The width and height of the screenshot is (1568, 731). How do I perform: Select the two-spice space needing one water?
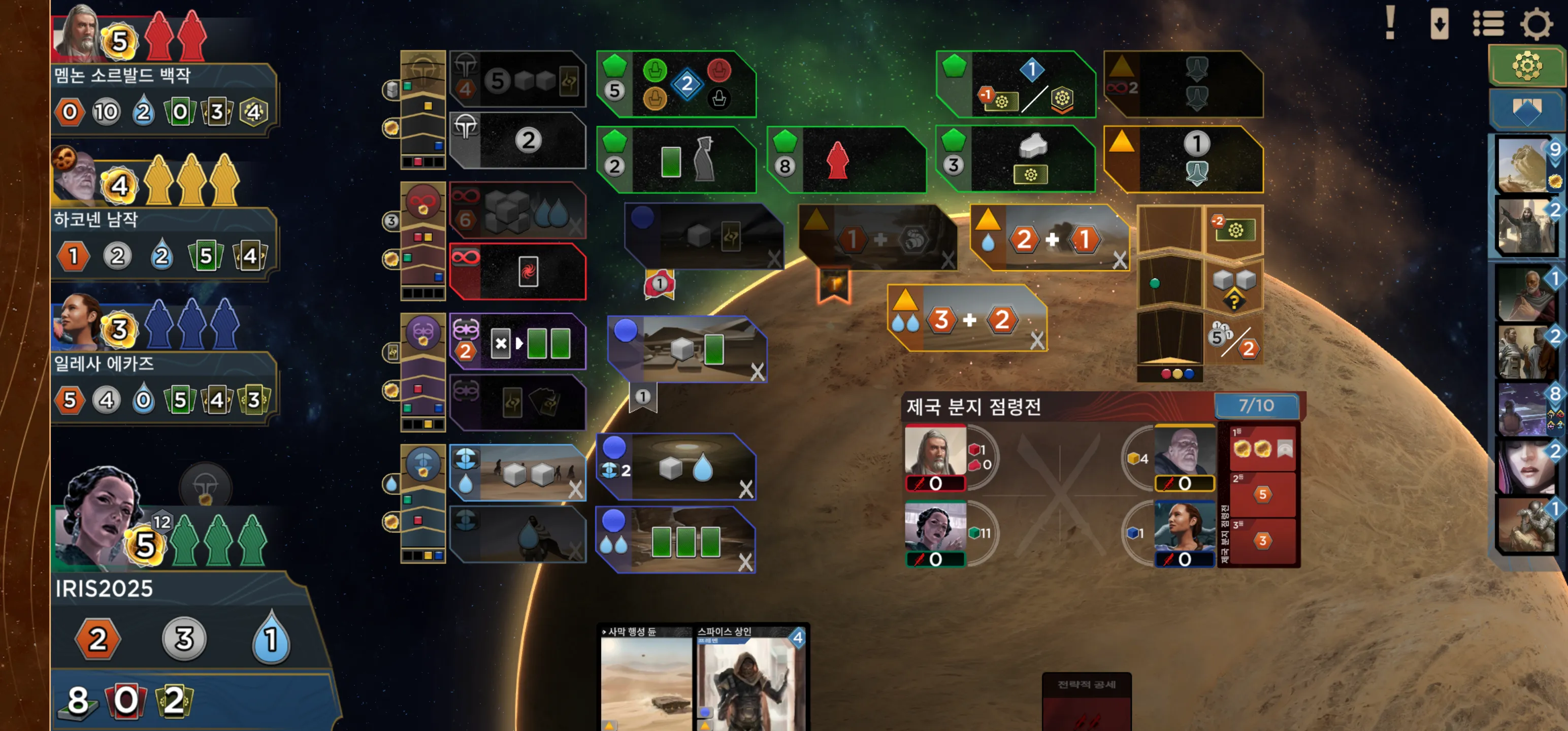(1050, 239)
